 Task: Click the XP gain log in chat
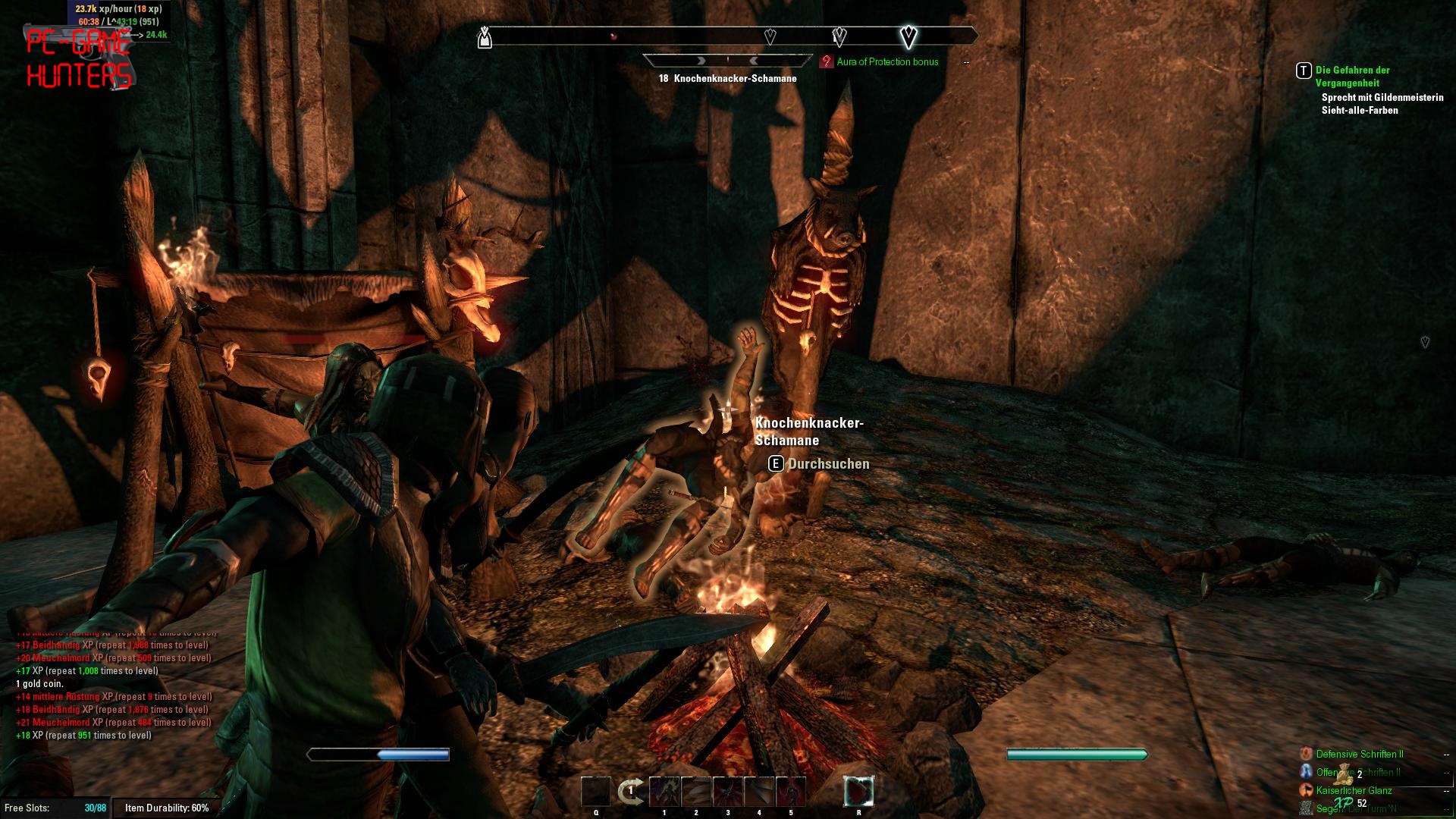point(114,684)
